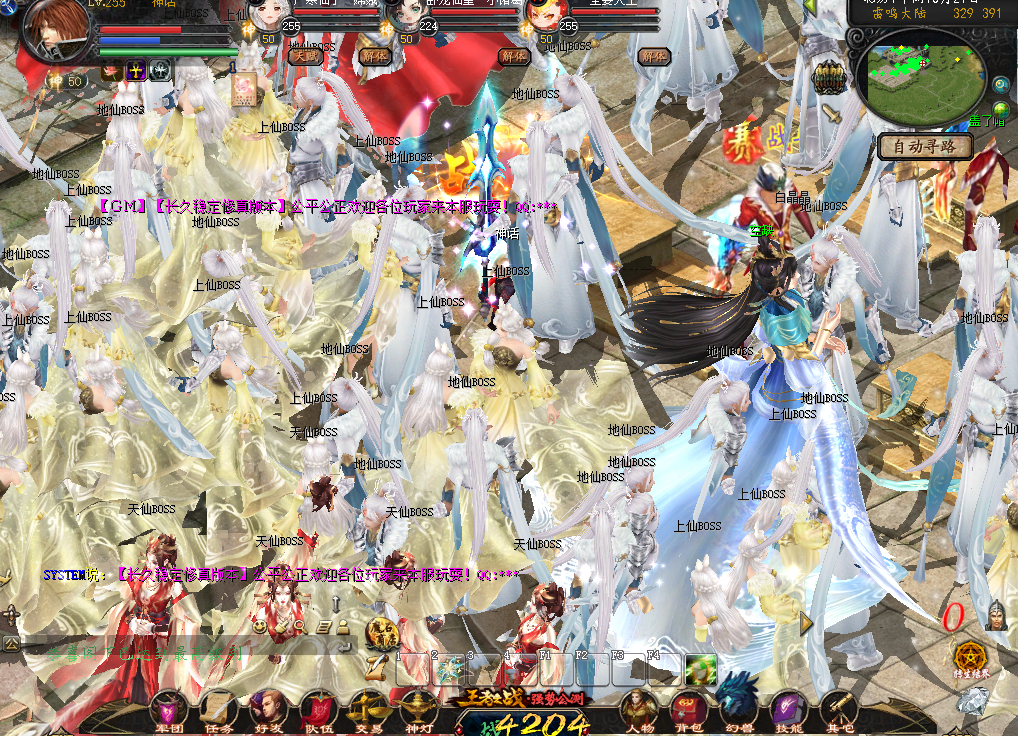Click the 自动寻路 auto-pathfinding button
The width and height of the screenshot is (1018, 736).
pyautogui.click(x=925, y=146)
